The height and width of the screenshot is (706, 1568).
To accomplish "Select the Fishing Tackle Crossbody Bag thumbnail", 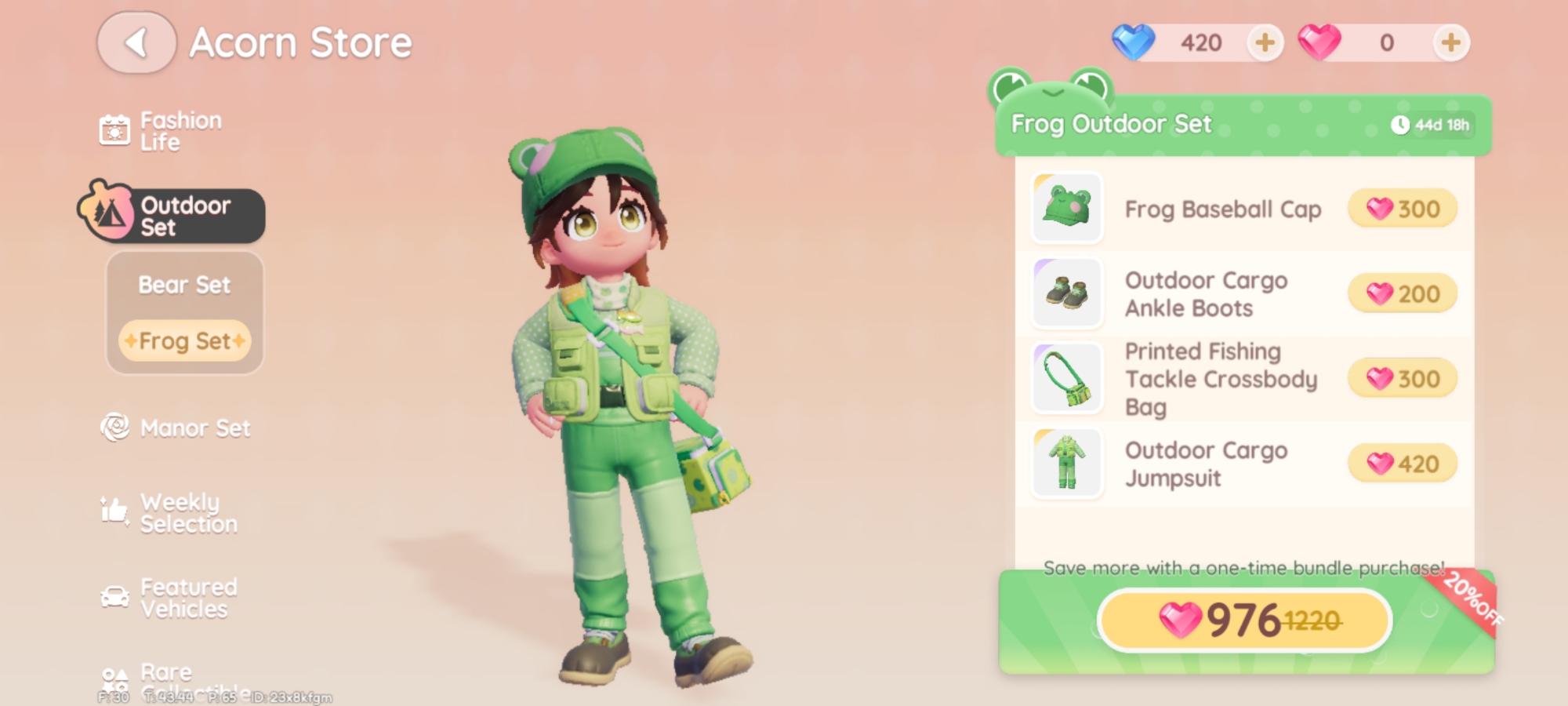I will coord(1067,378).
